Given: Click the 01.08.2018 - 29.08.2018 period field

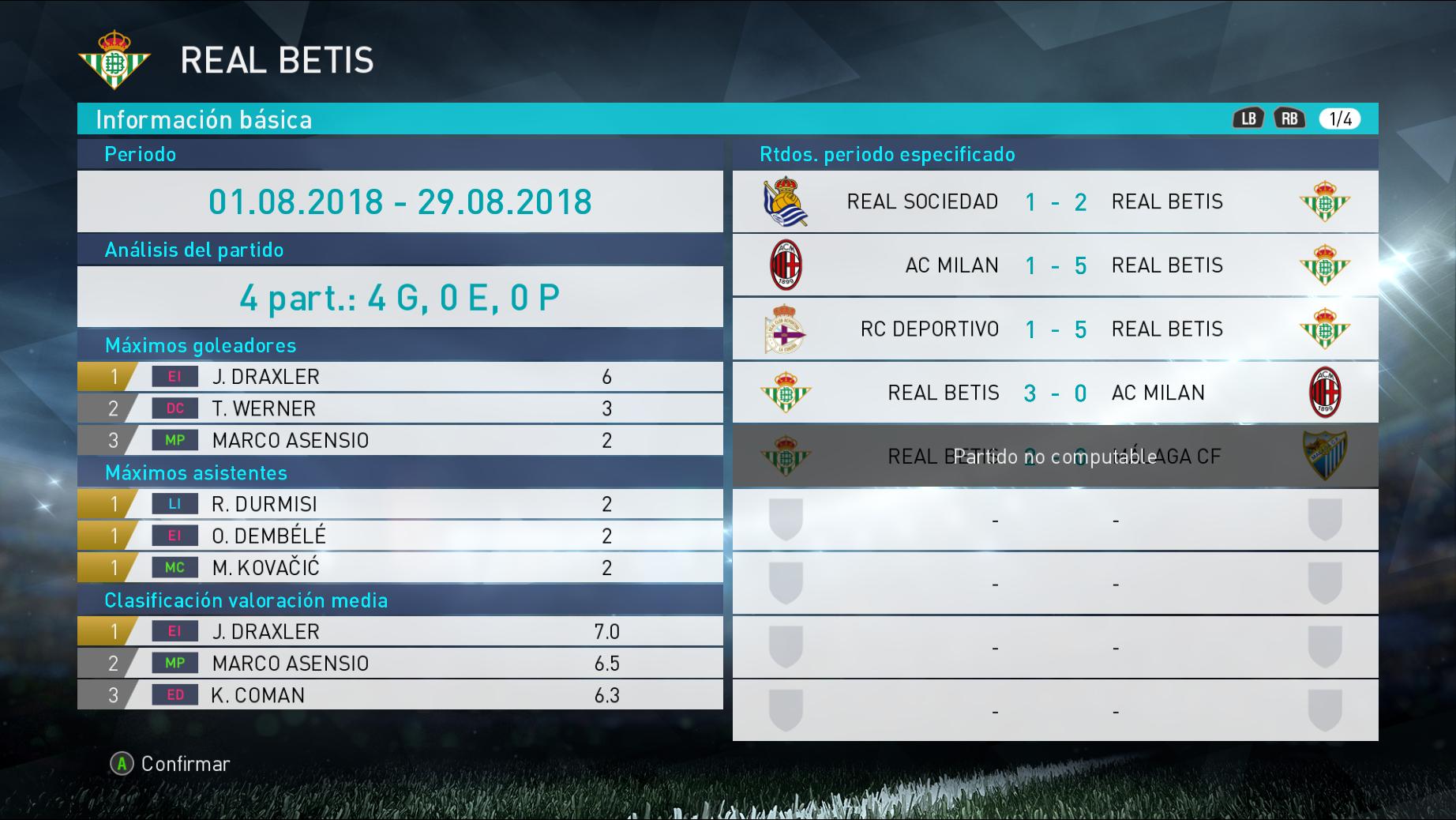Looking at the screenshot, I should (400, 201).
